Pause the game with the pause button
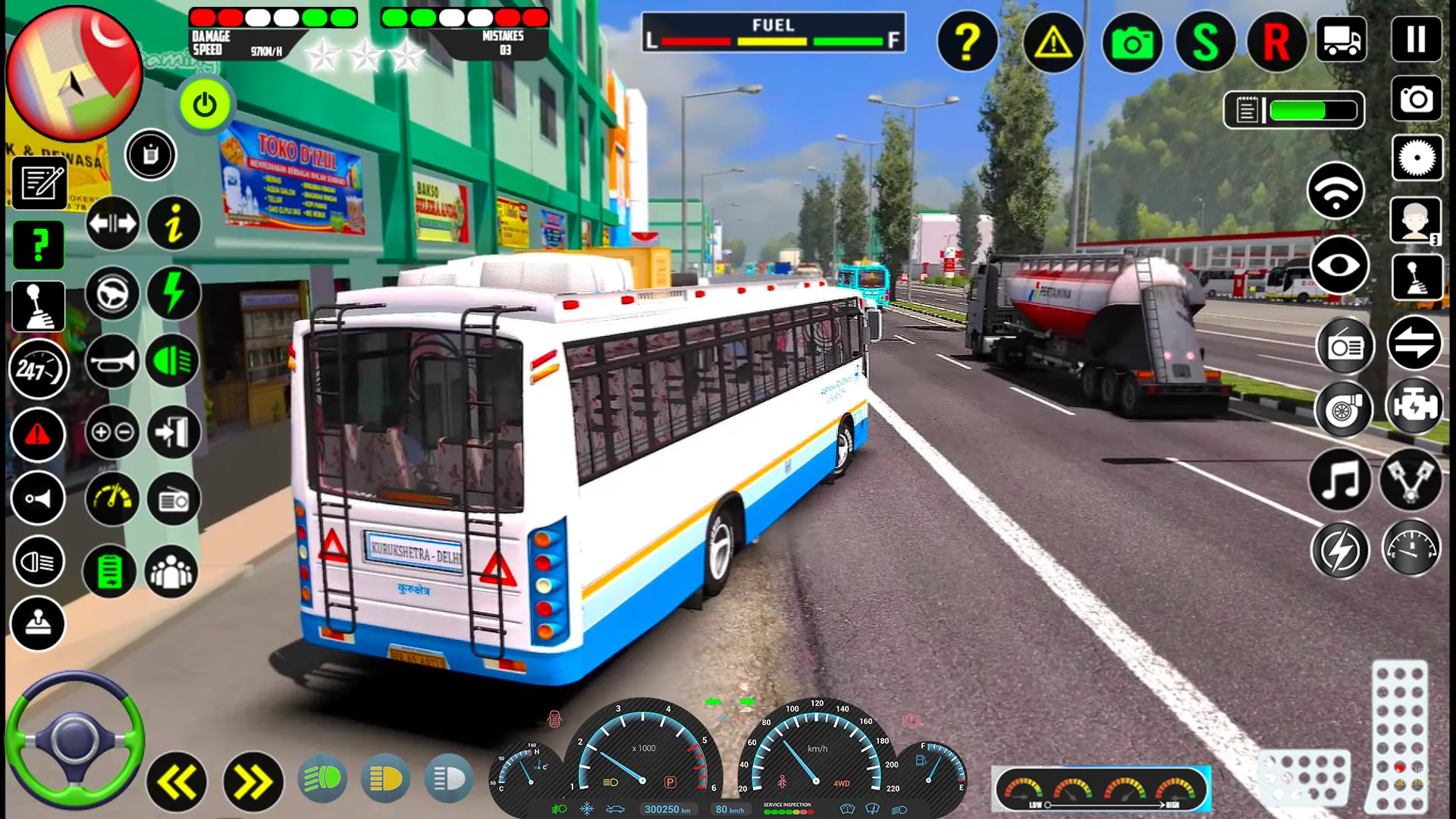Image resolution: width=1456 pixels, height=819 pixels. (x=1416, y=39)
